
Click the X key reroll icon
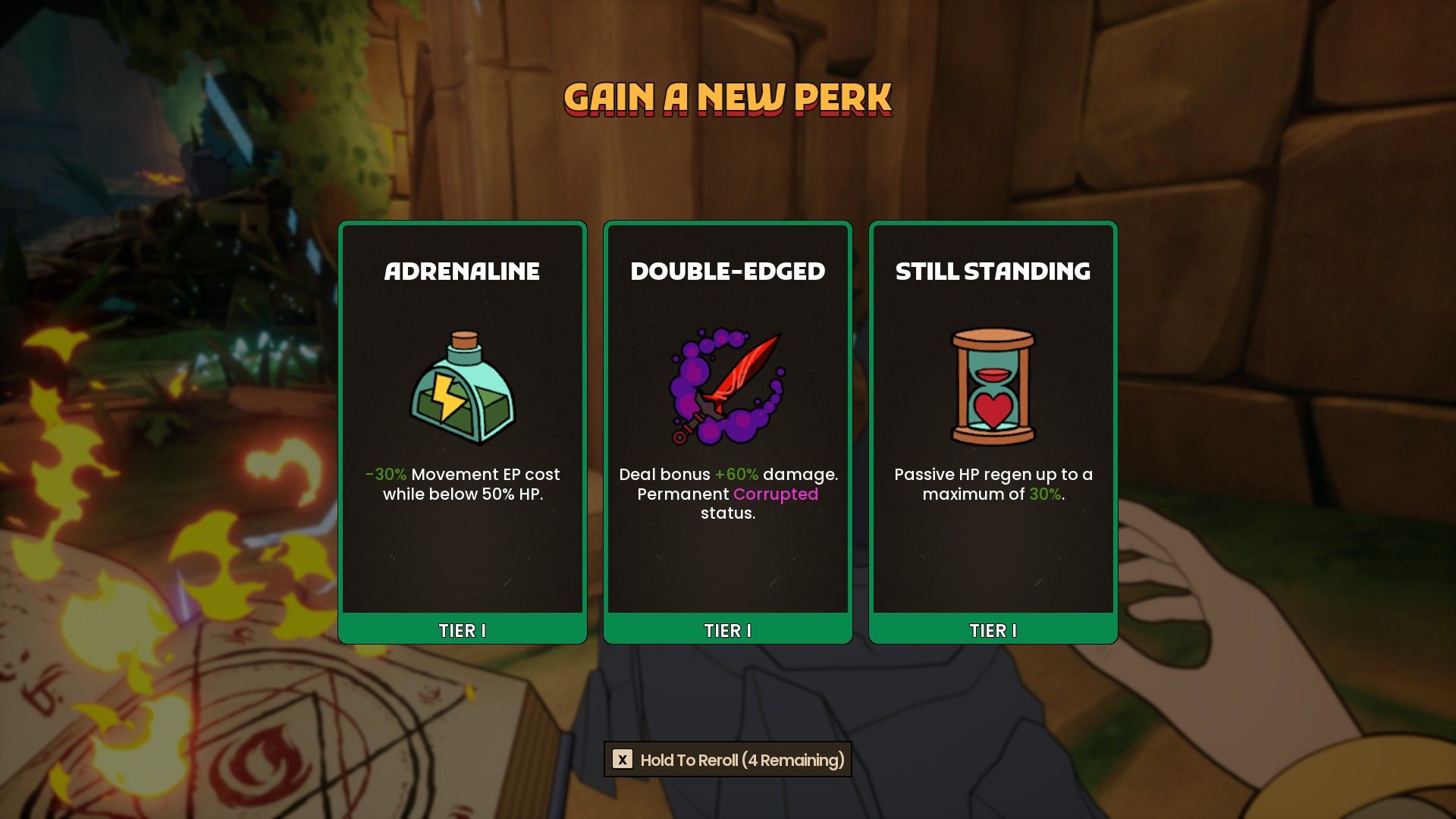tap(624, 758)
